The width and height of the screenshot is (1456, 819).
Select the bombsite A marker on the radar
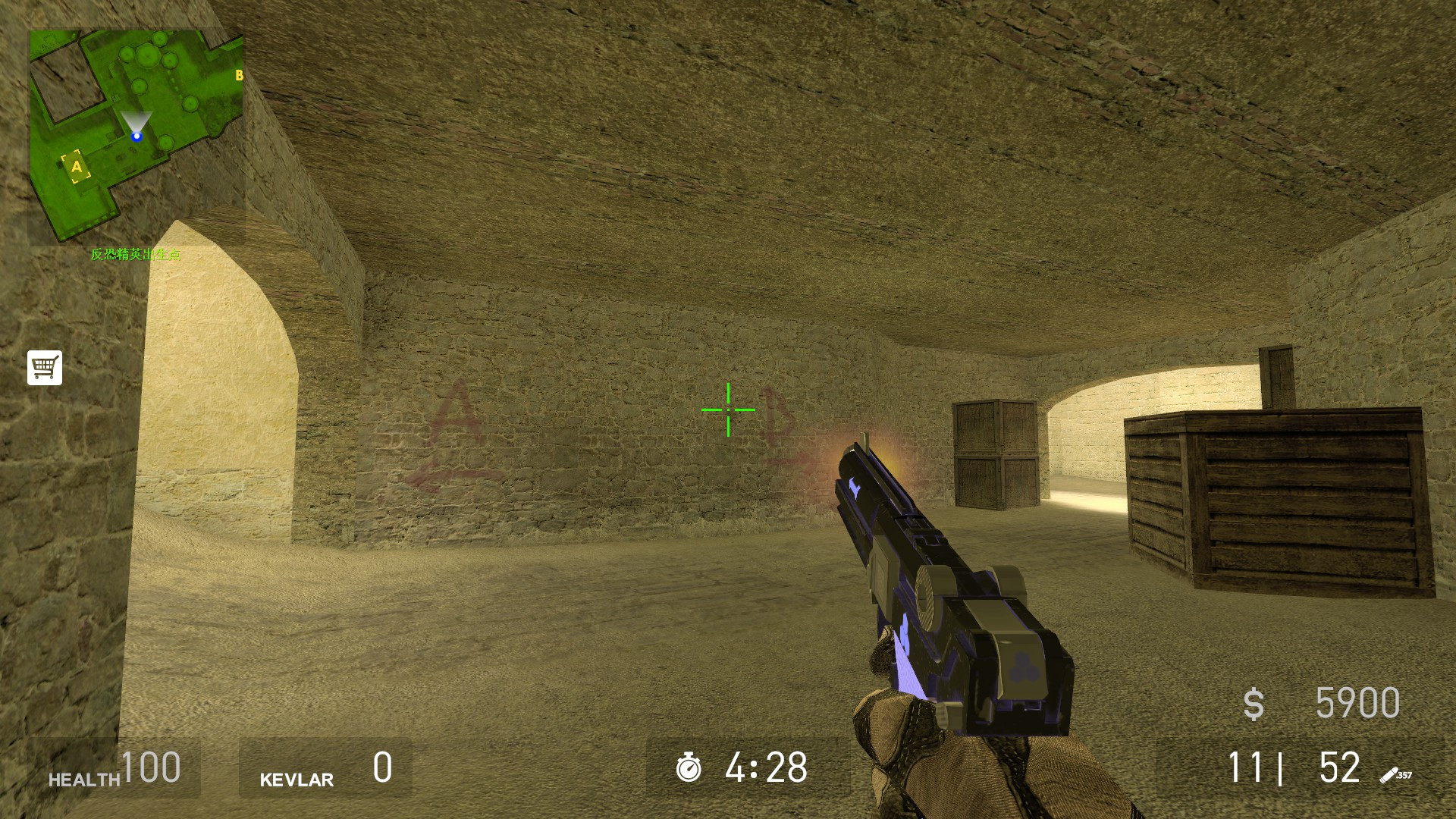[x=75, y=166]
